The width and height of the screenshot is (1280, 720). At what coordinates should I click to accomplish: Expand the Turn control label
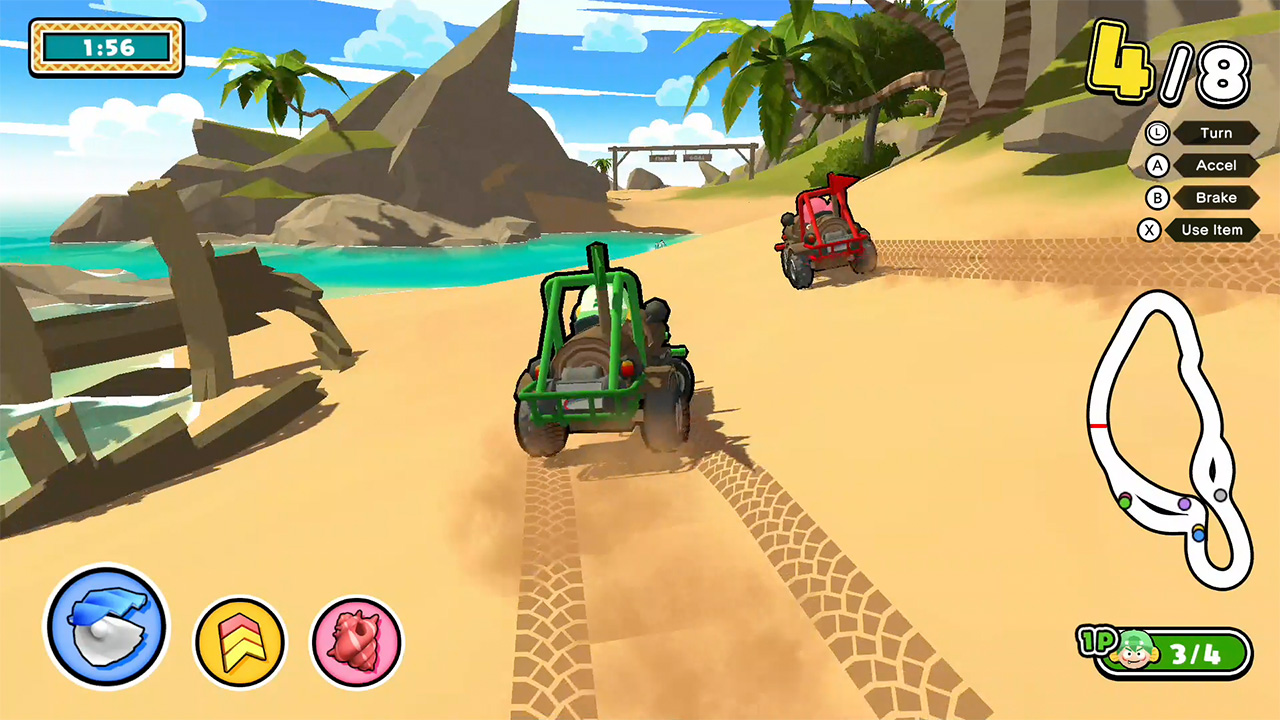click(1216, 133)
